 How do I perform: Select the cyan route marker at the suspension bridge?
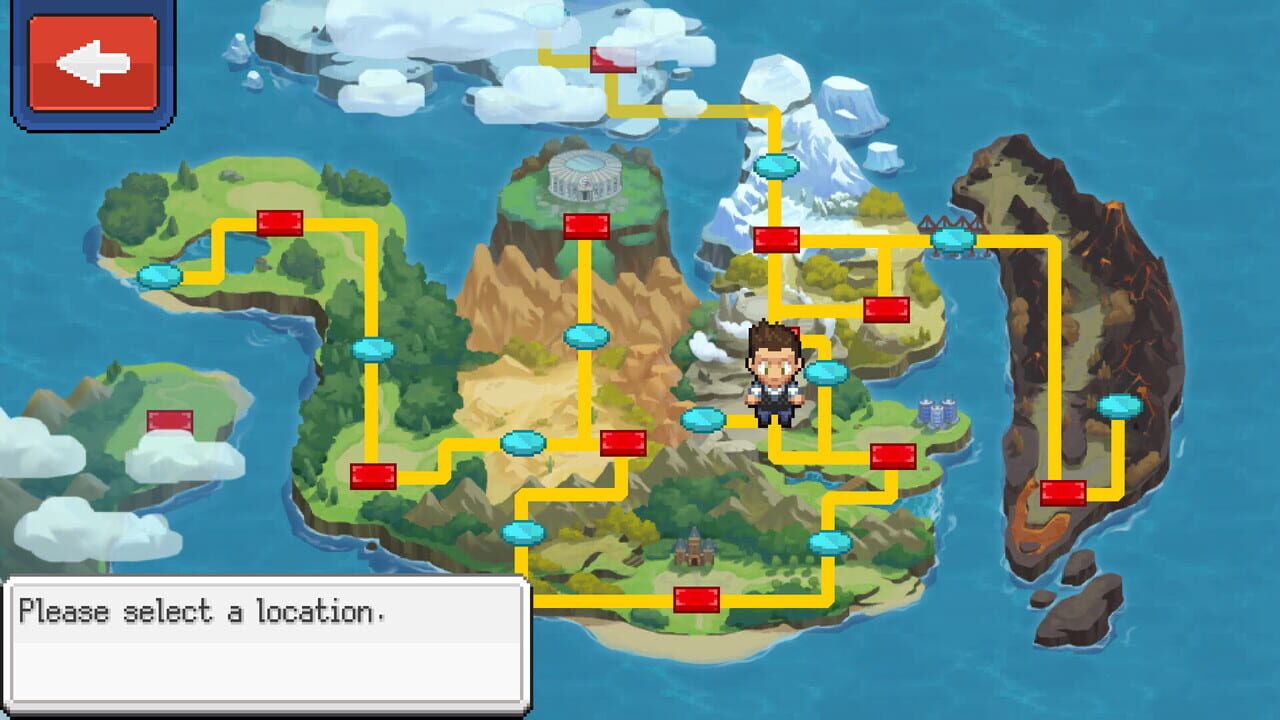[953, 240]
